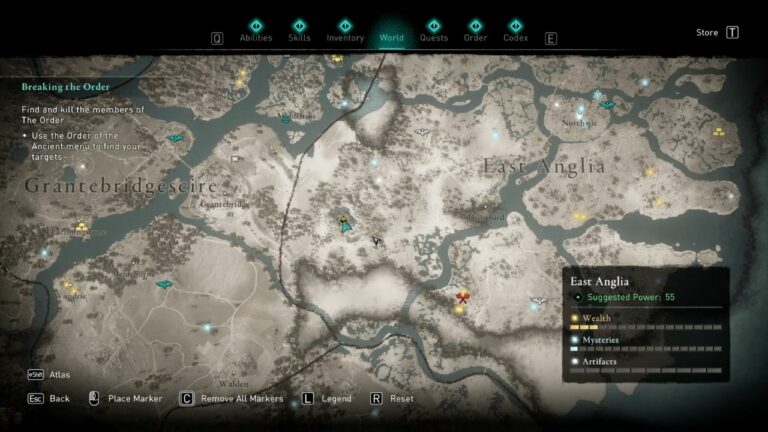The width and height of the screenshot is (768, 432).
Task: Go Back from the map
Action: point(49,398)
